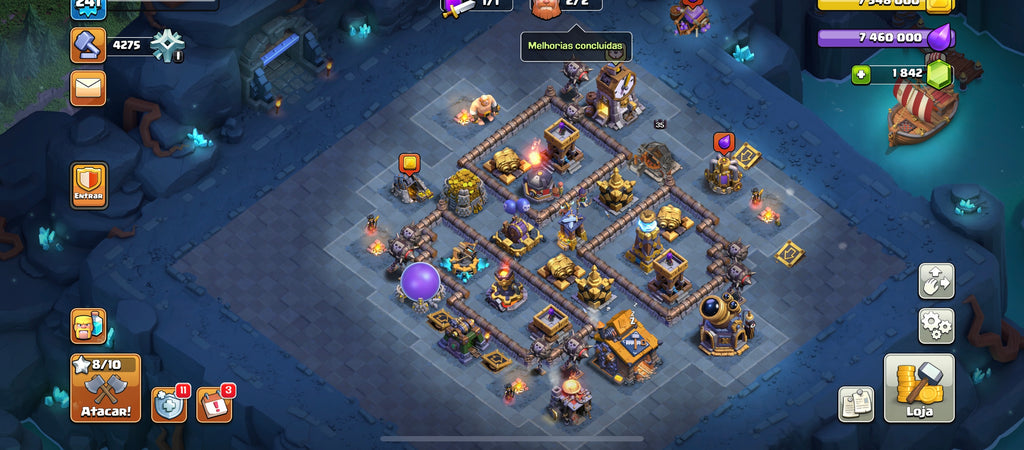
Task: Tap the trophy league badge beside 4275
Action: [x=166, y=45]
